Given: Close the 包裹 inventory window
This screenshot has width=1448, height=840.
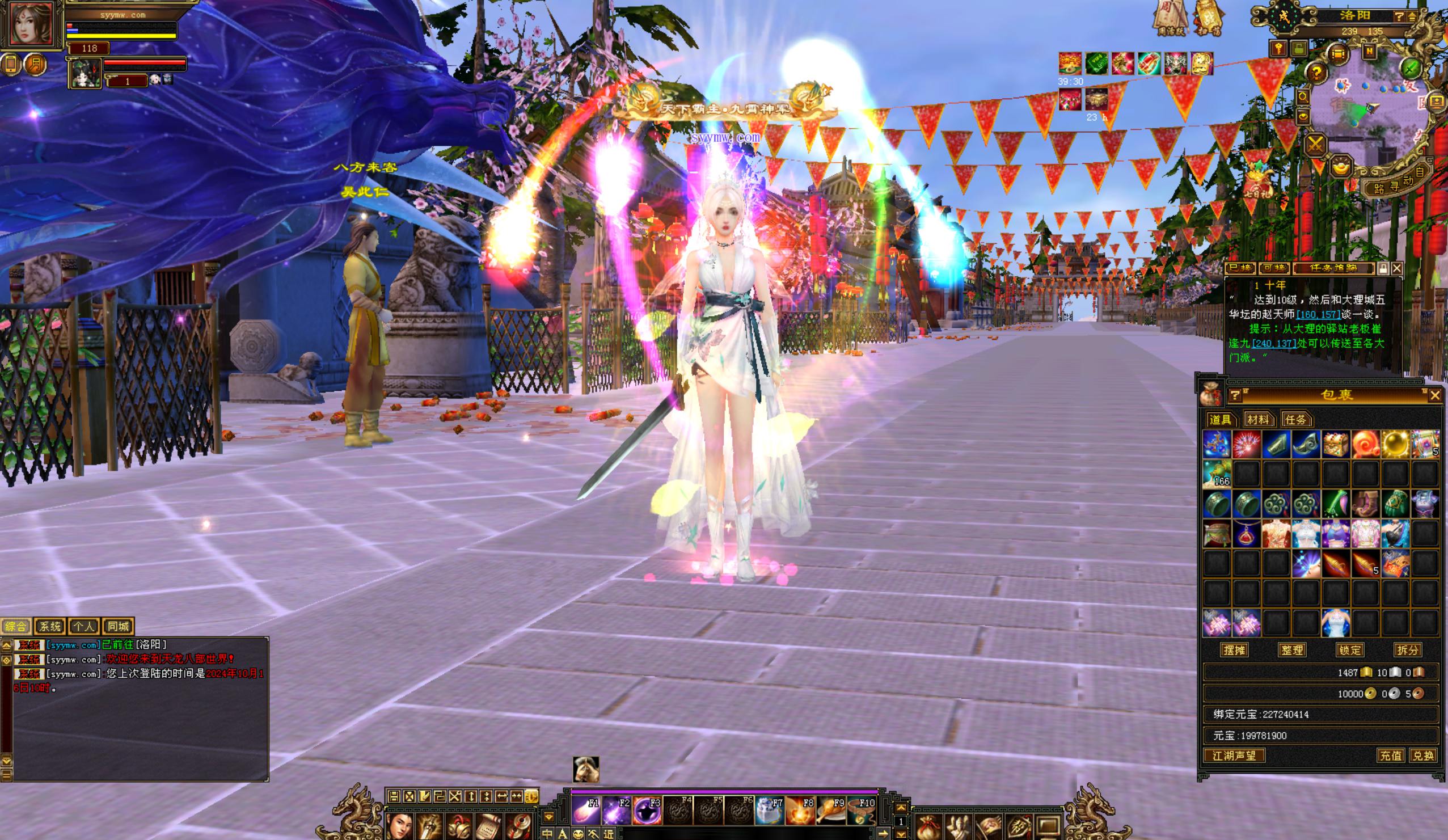Looking at the screenshot, I should [x=1435, y=395].
